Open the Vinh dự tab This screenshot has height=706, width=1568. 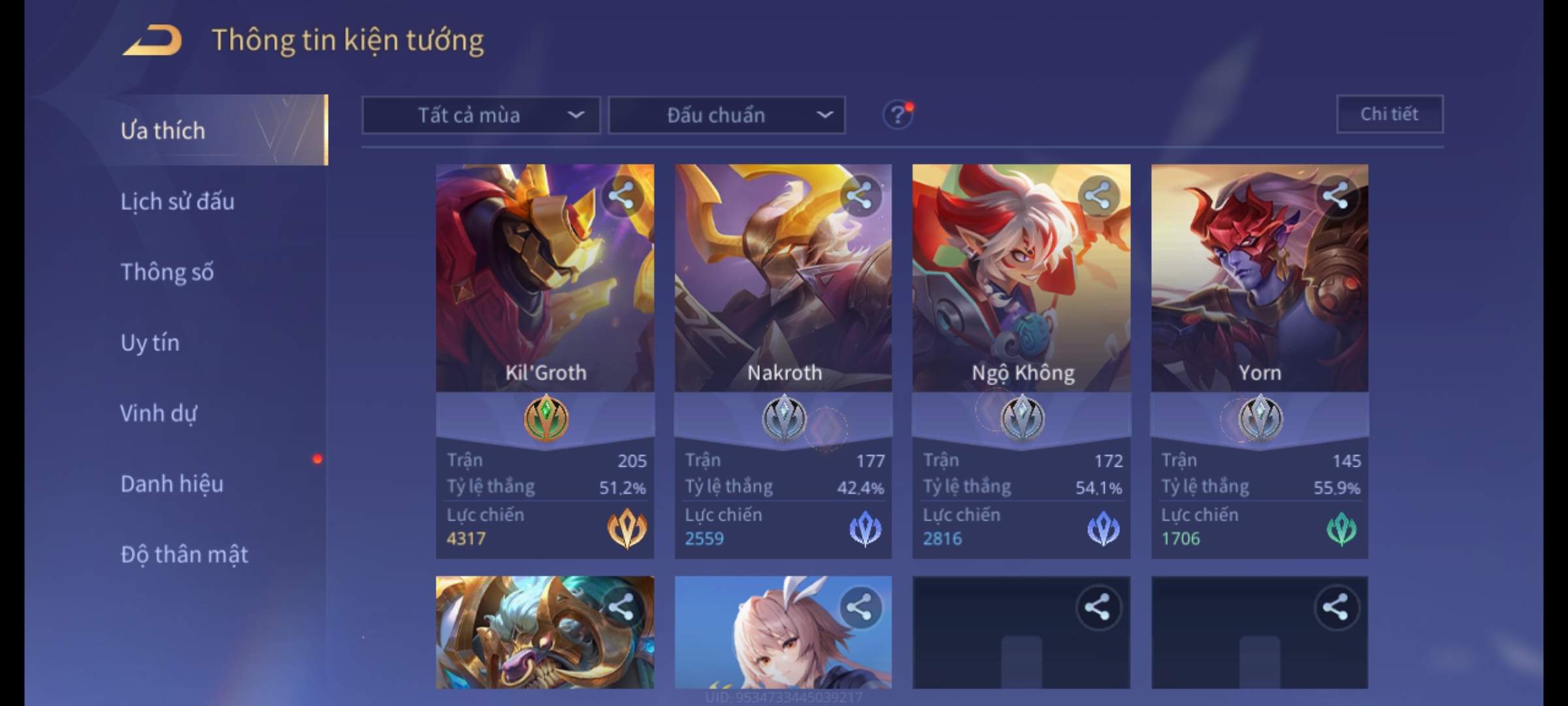pos(158,413)
